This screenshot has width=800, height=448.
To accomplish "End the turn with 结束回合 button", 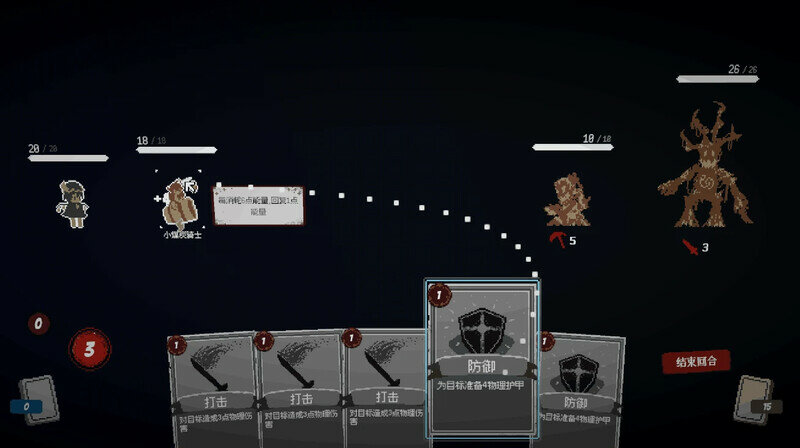I will tap(695, 361).
